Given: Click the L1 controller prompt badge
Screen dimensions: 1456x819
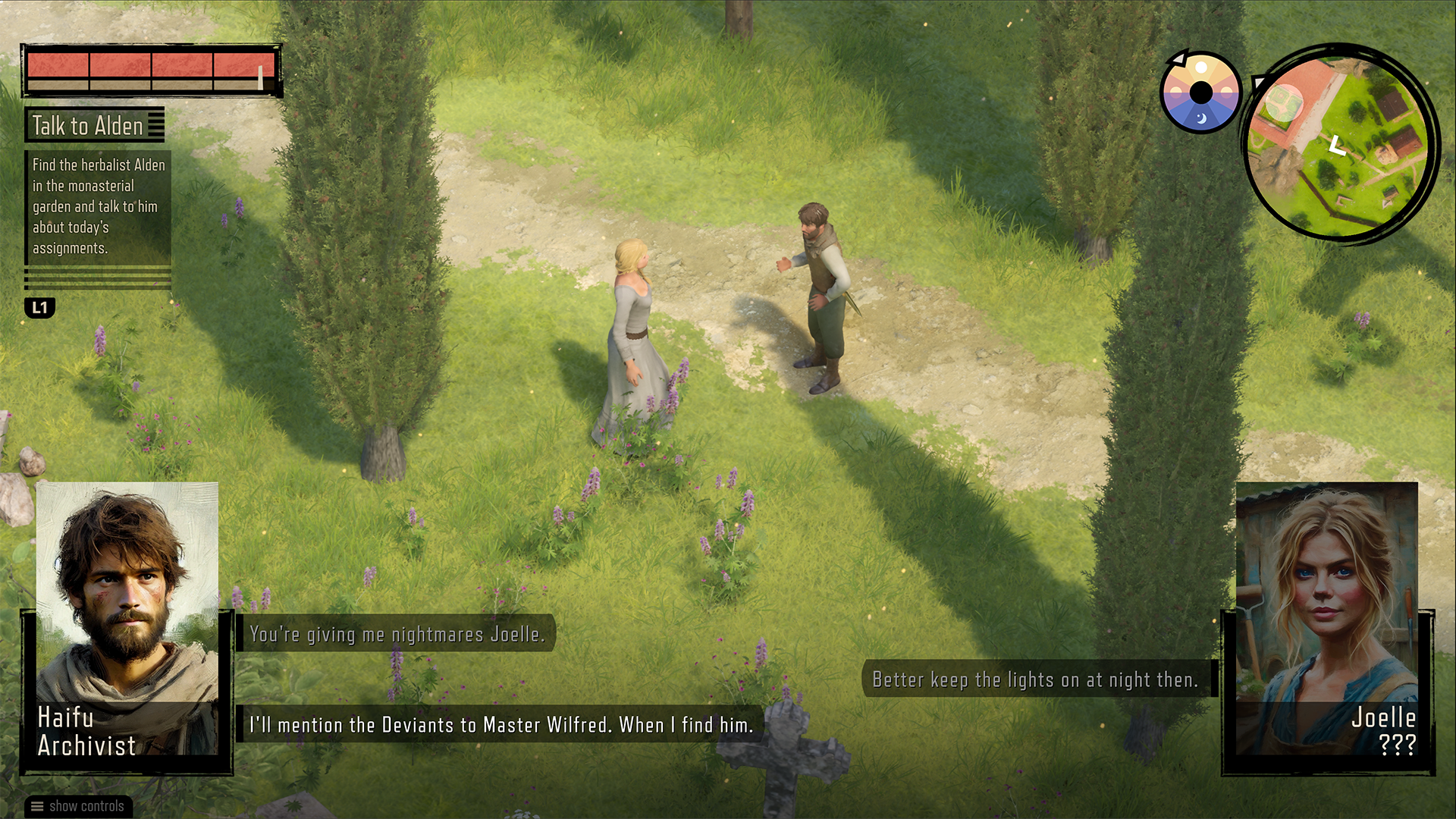Looking at the screenshot, I should click(x=40, y=306).
